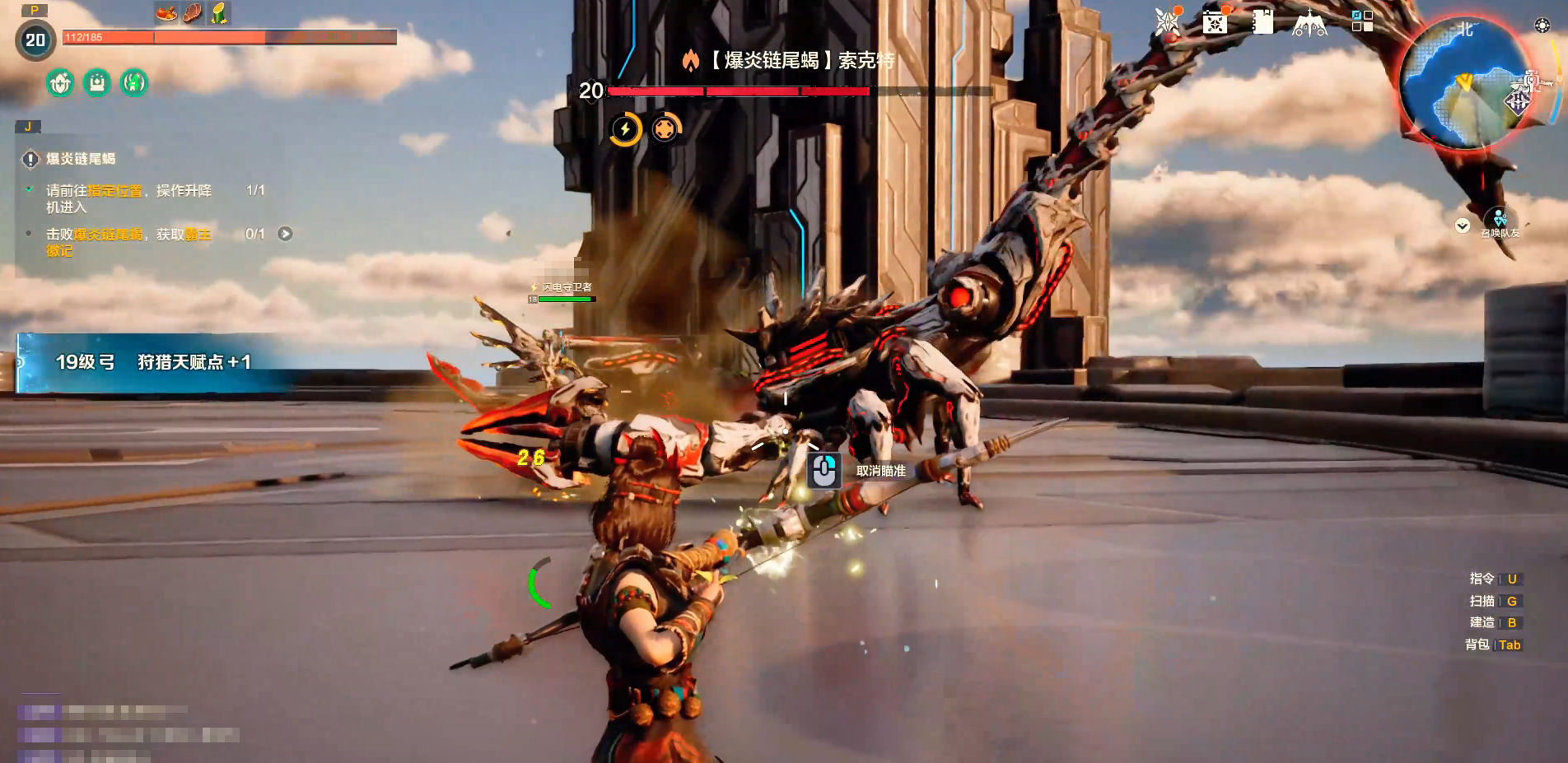Open the winged emblem icon in the top bar

[x=1309, y=23]
